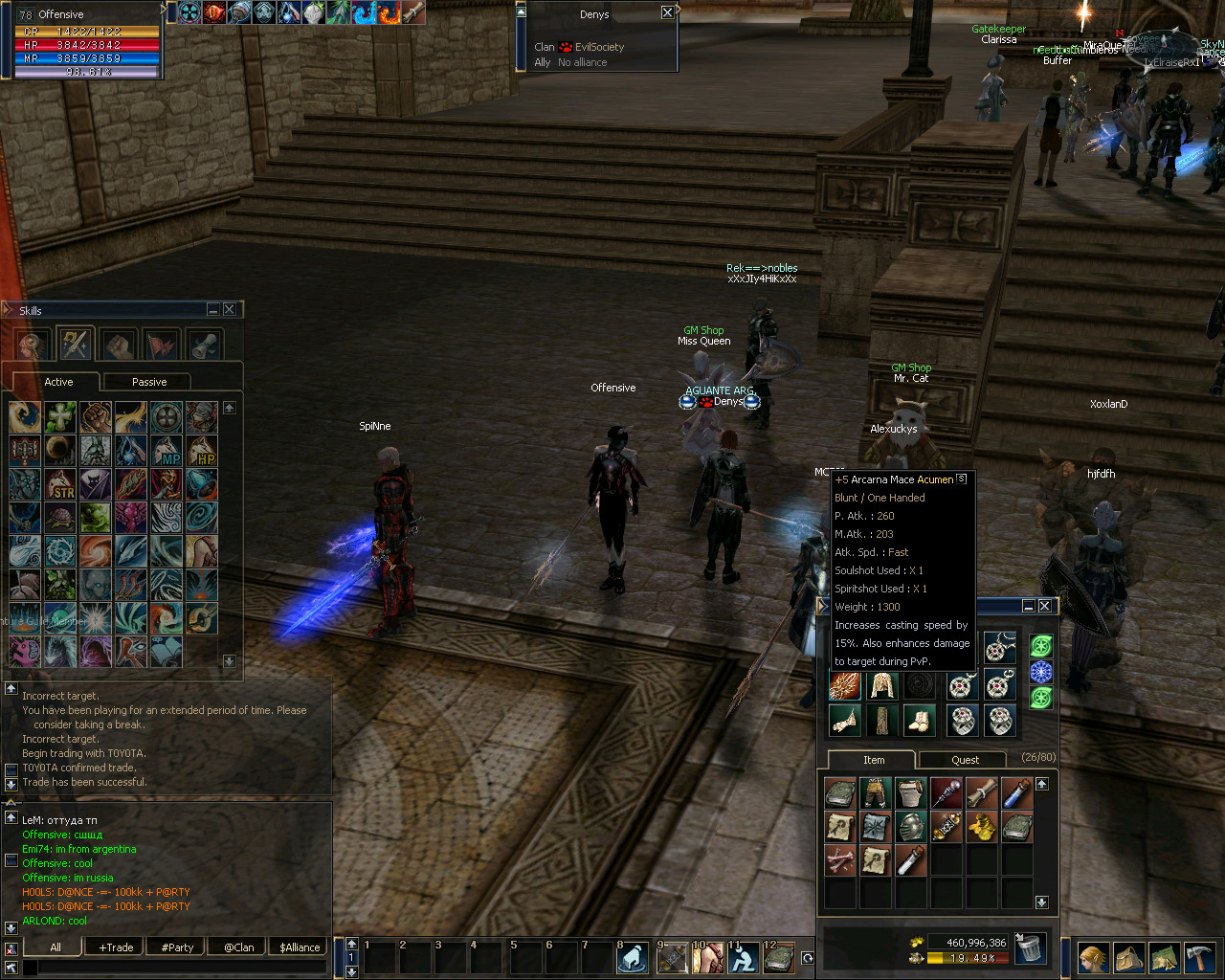Select the STR skill icon
The width and height of the screenshot is (1225, 980).
coord(59,484)
